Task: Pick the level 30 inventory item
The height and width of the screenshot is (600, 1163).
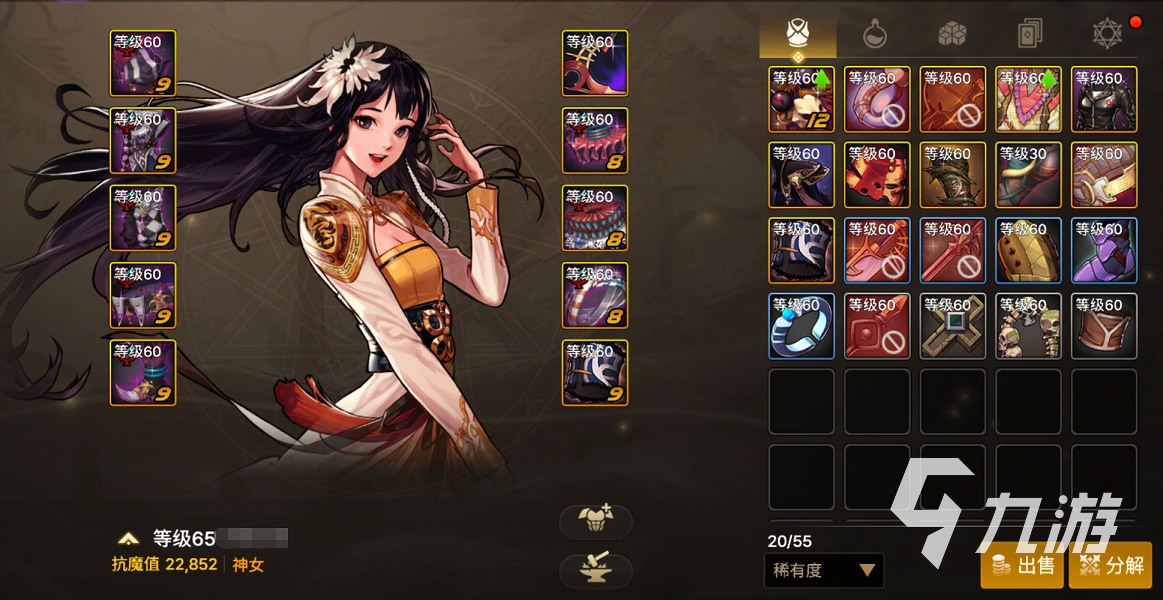Action: pyautogui.click(x=1028, y=175)
